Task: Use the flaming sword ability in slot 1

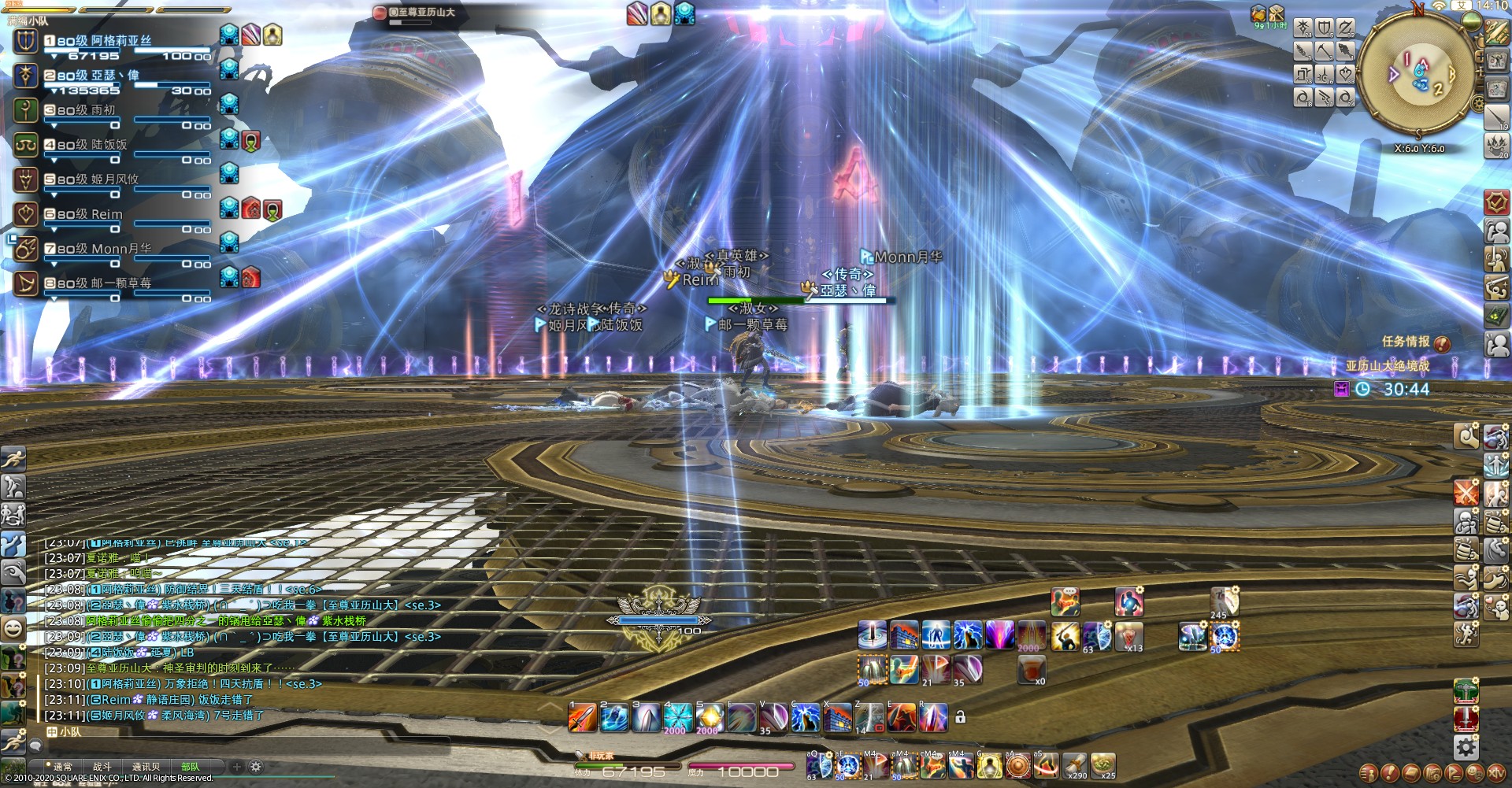Action: pos(582,718)
